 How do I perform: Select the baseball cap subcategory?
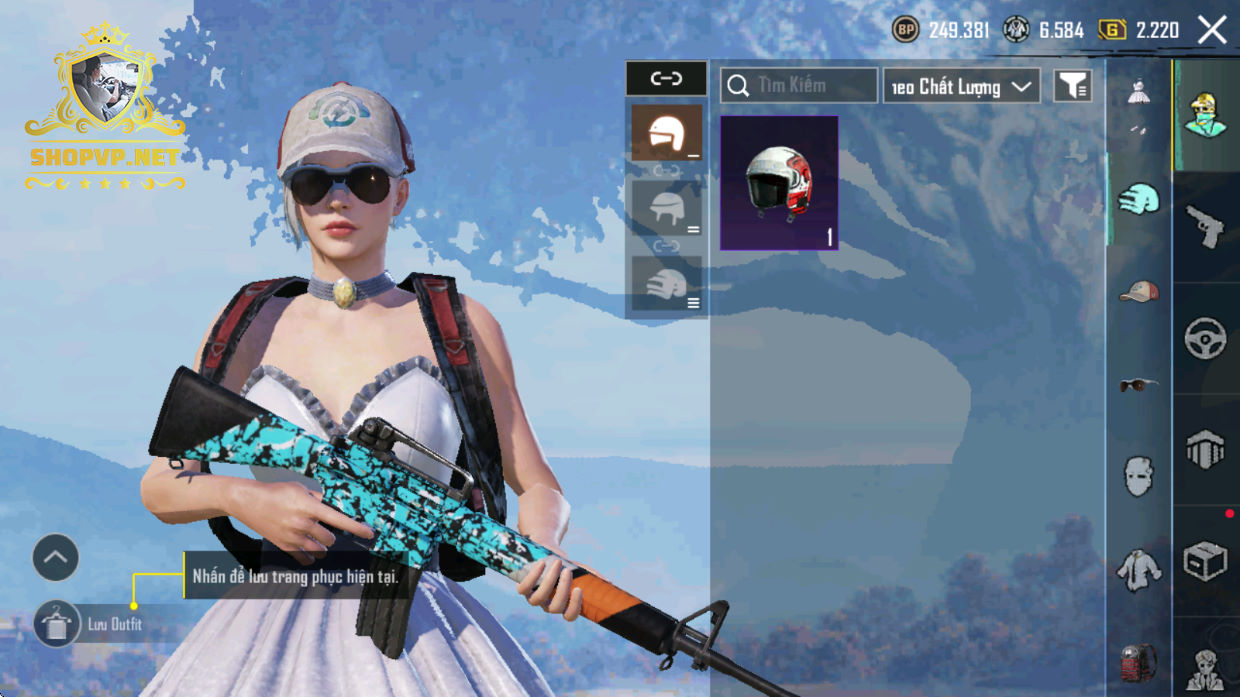[x=1138, y=291]
